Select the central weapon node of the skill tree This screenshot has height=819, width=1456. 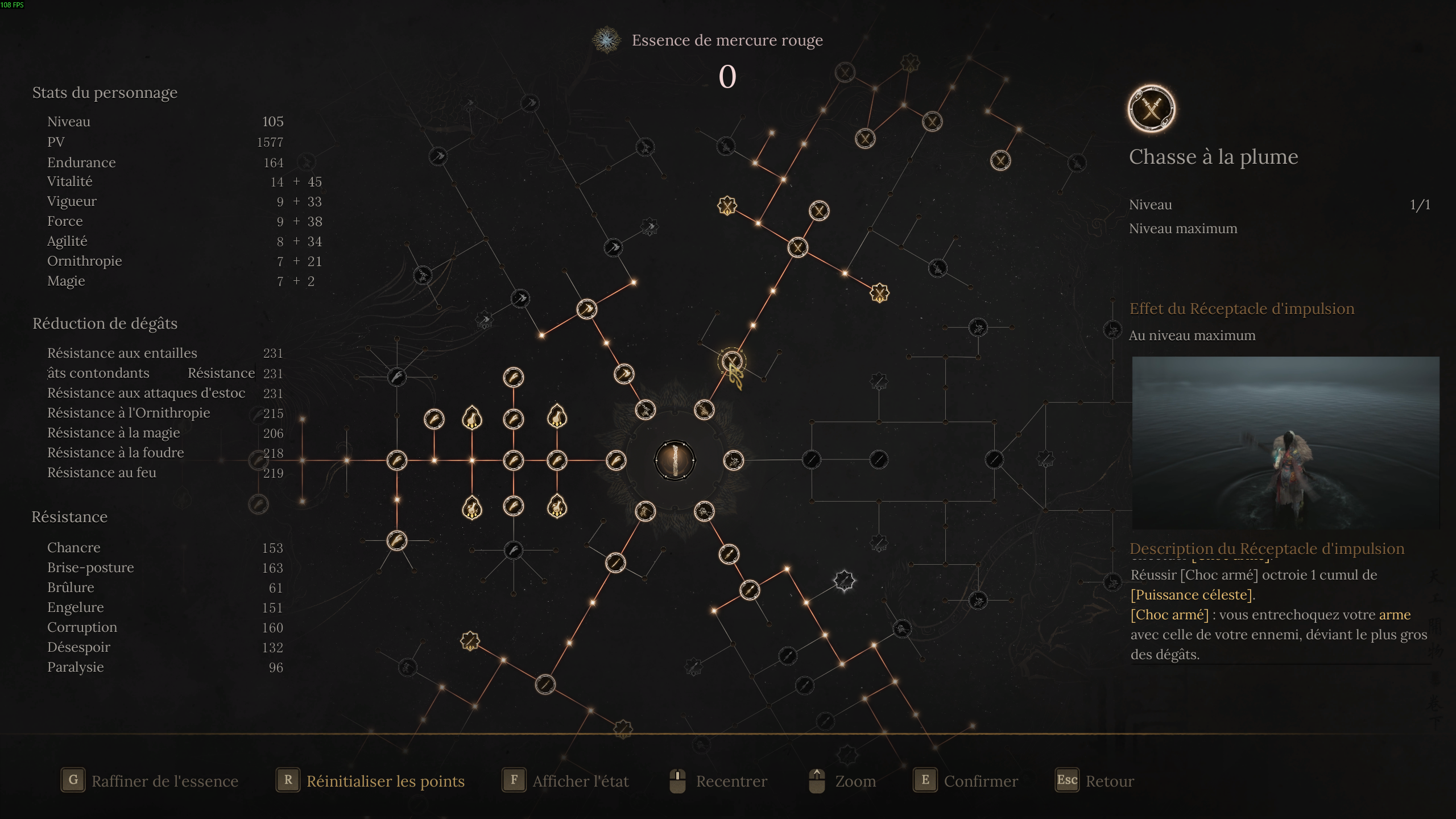point(675,460)
